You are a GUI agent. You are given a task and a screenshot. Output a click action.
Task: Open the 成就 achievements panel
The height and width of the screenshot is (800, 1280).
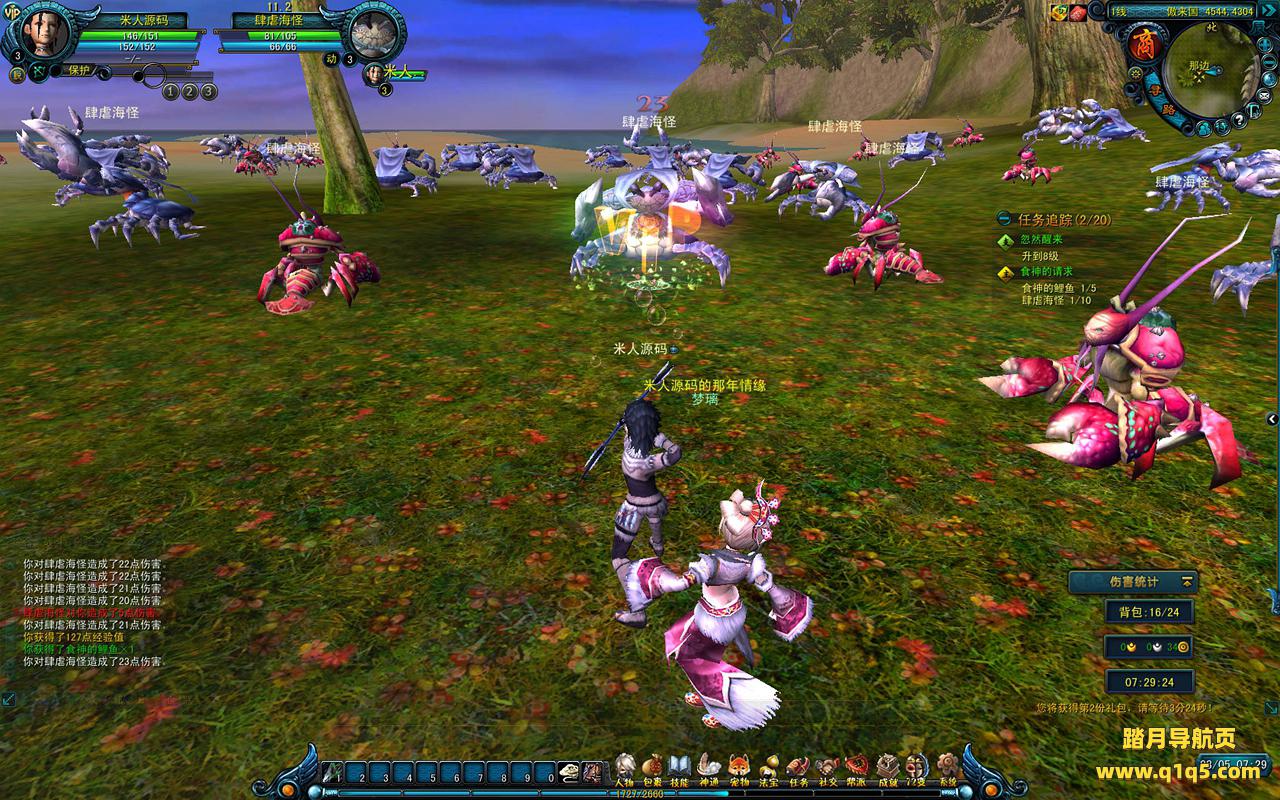(x=887, y=768)
